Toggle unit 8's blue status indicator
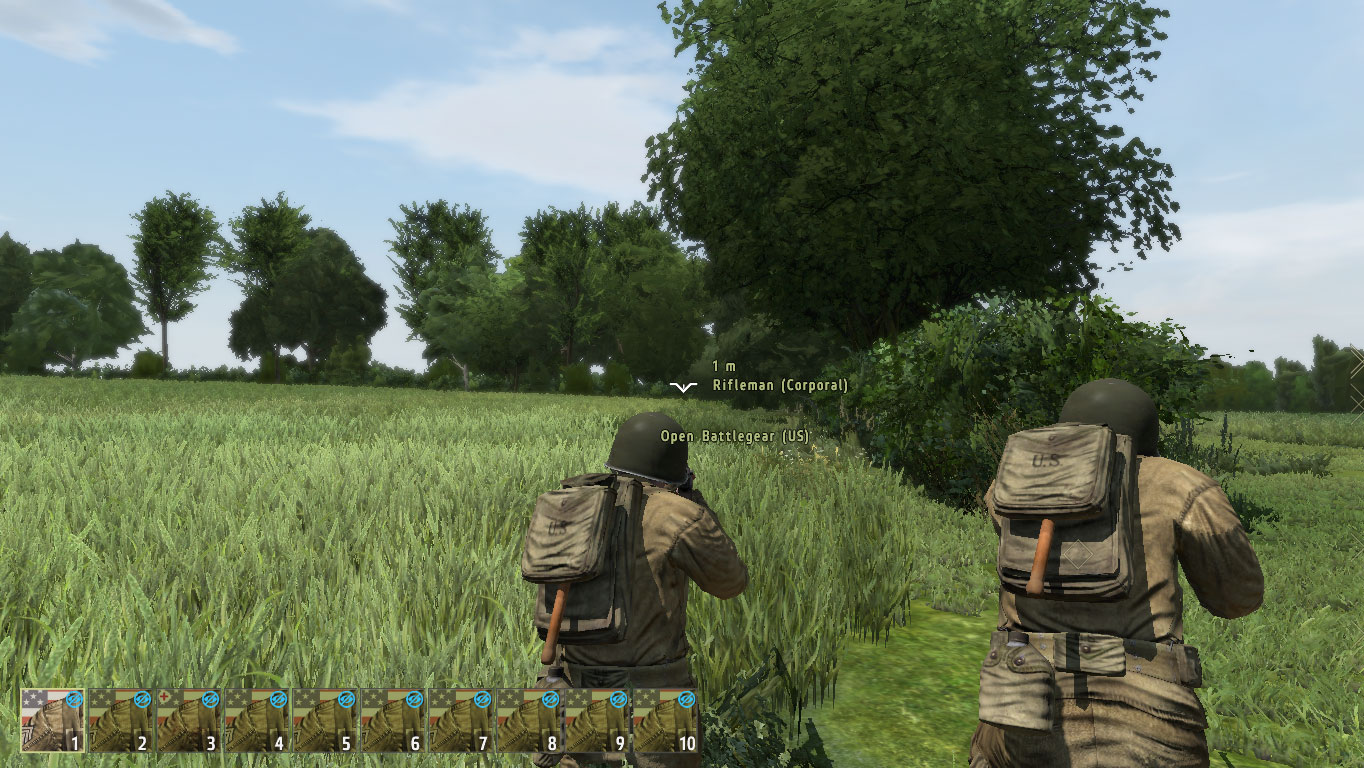Image resolution: width=1364 pixels, height=768 pixels. pos(550,699)
